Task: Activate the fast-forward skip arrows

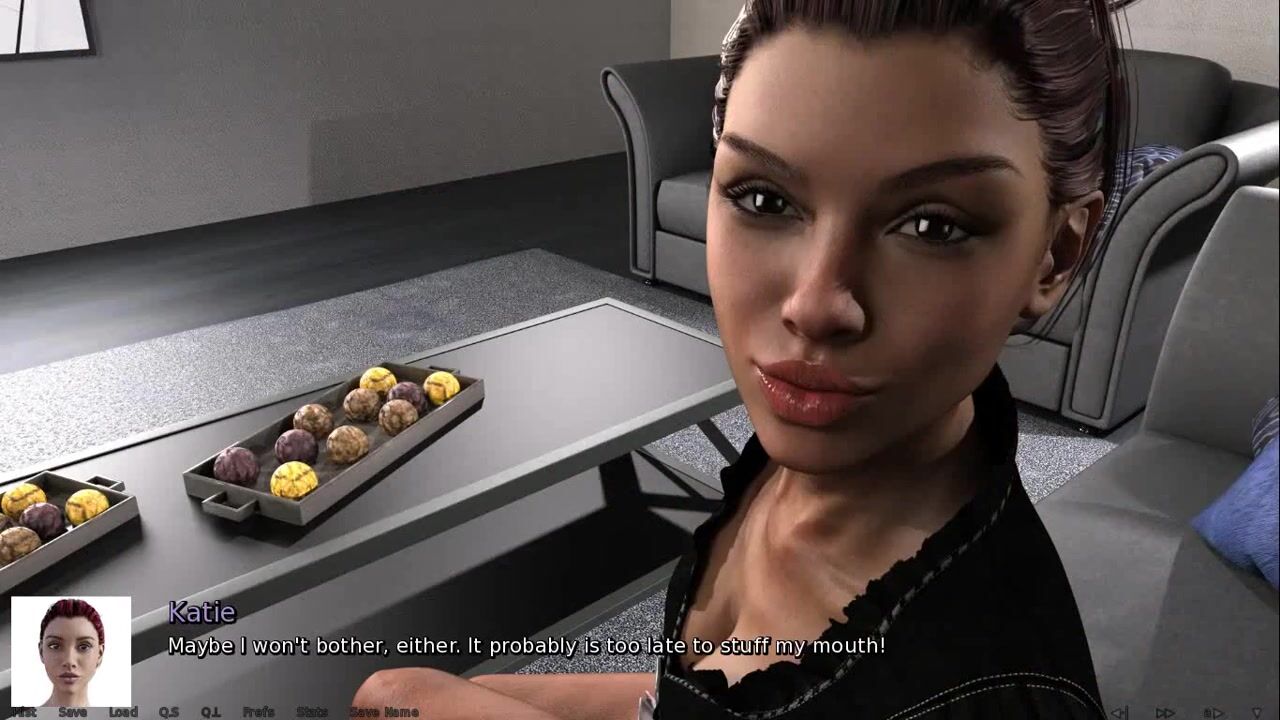Action: [x=1165, y=712]
